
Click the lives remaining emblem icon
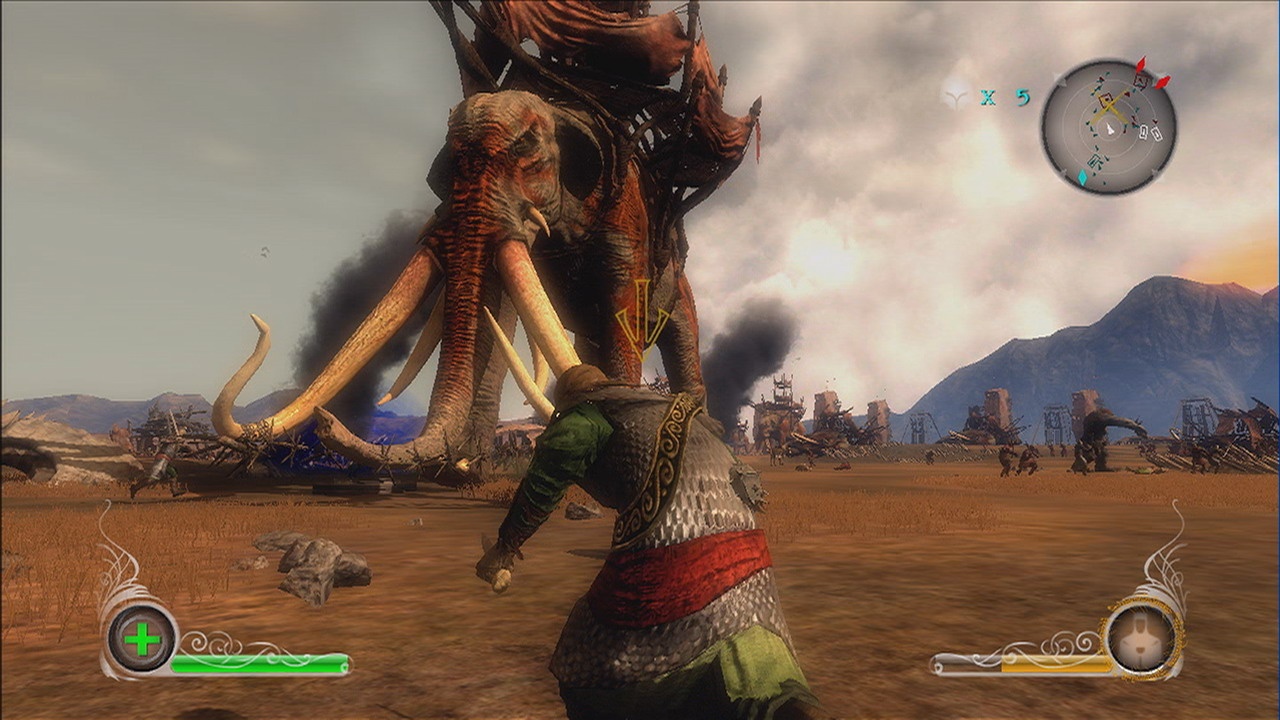[958, 96]
